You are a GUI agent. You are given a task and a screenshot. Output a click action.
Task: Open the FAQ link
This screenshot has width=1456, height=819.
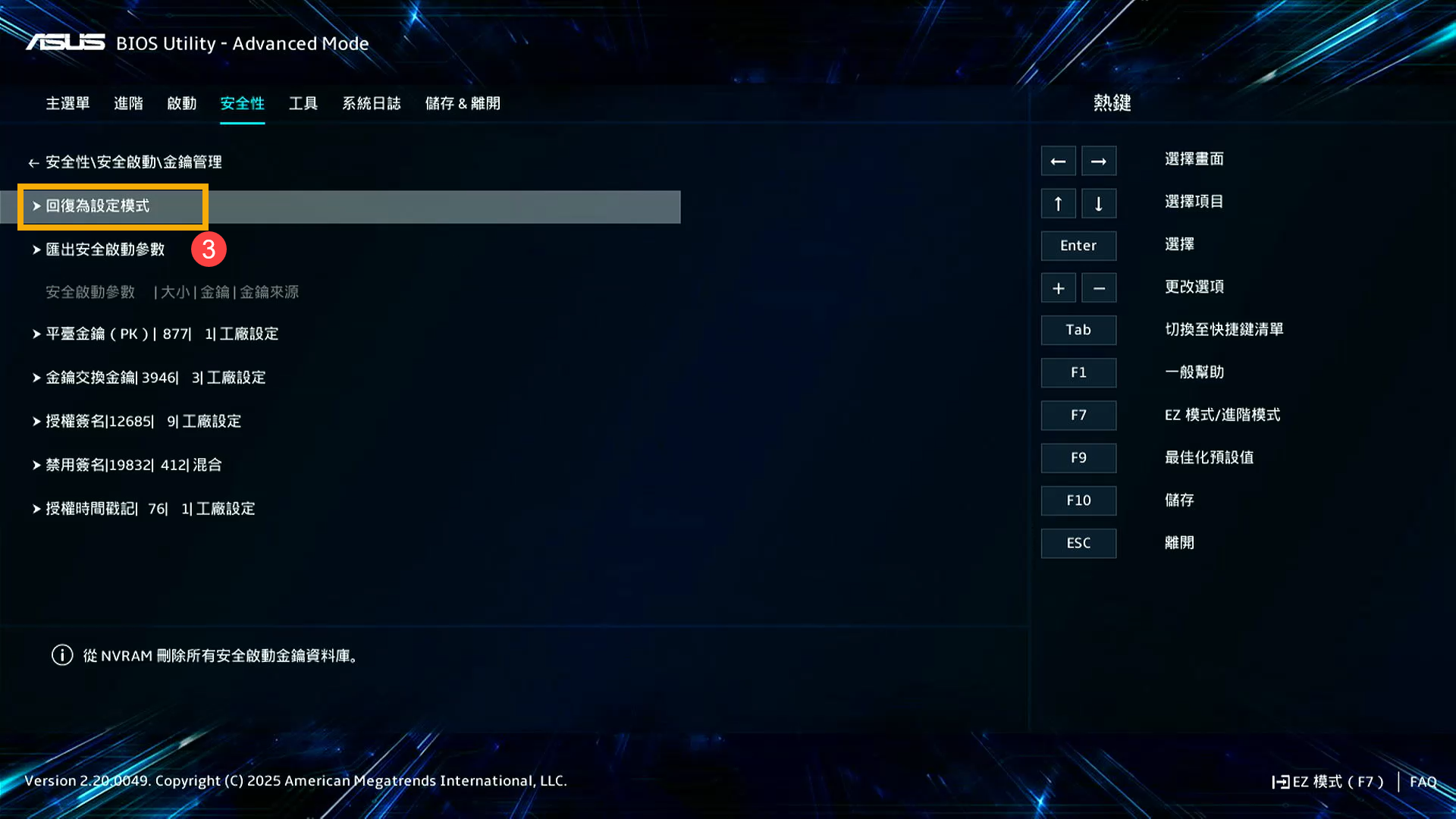[1423, 782]
